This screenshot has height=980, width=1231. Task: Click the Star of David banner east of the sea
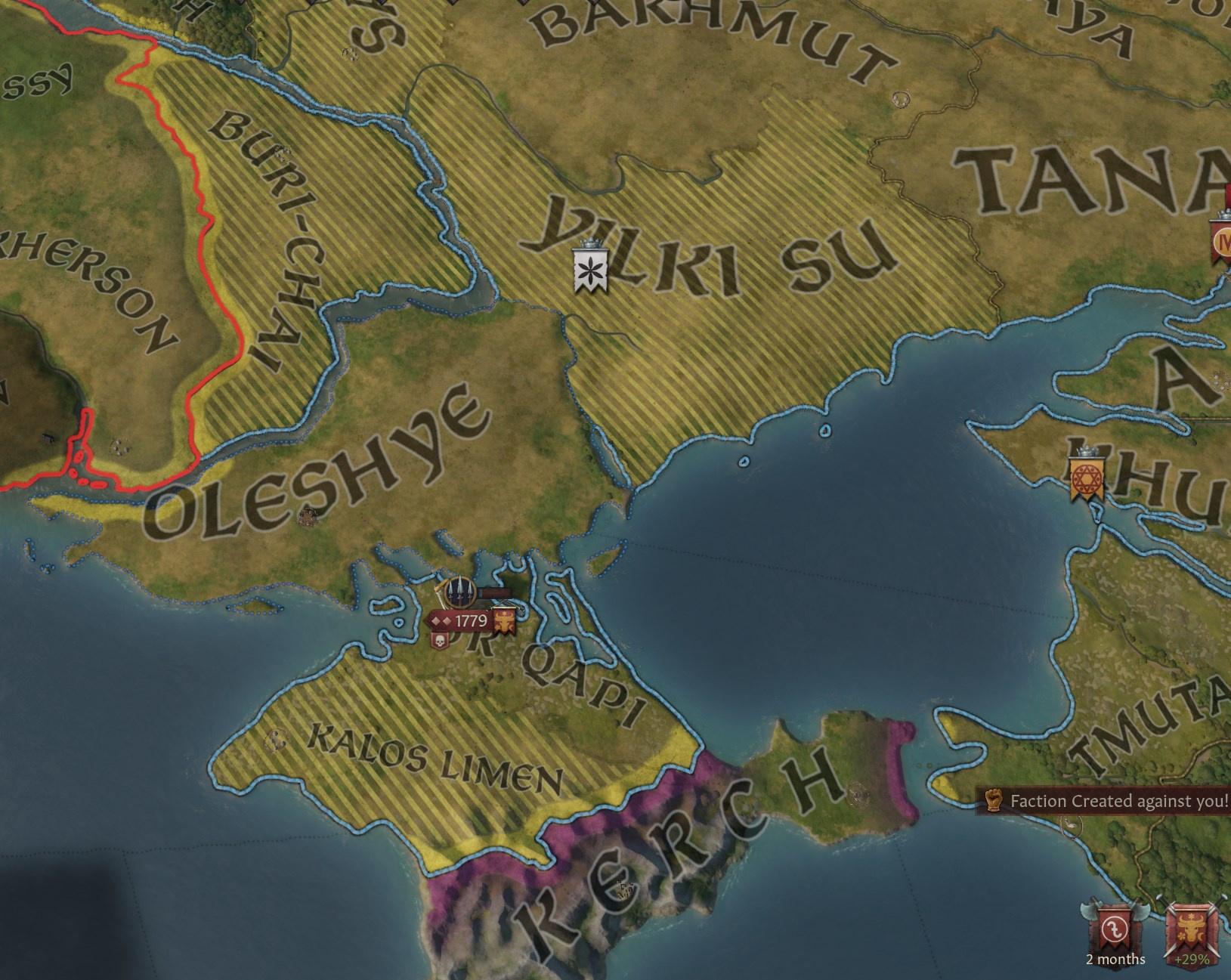(x=1086, y=476)
